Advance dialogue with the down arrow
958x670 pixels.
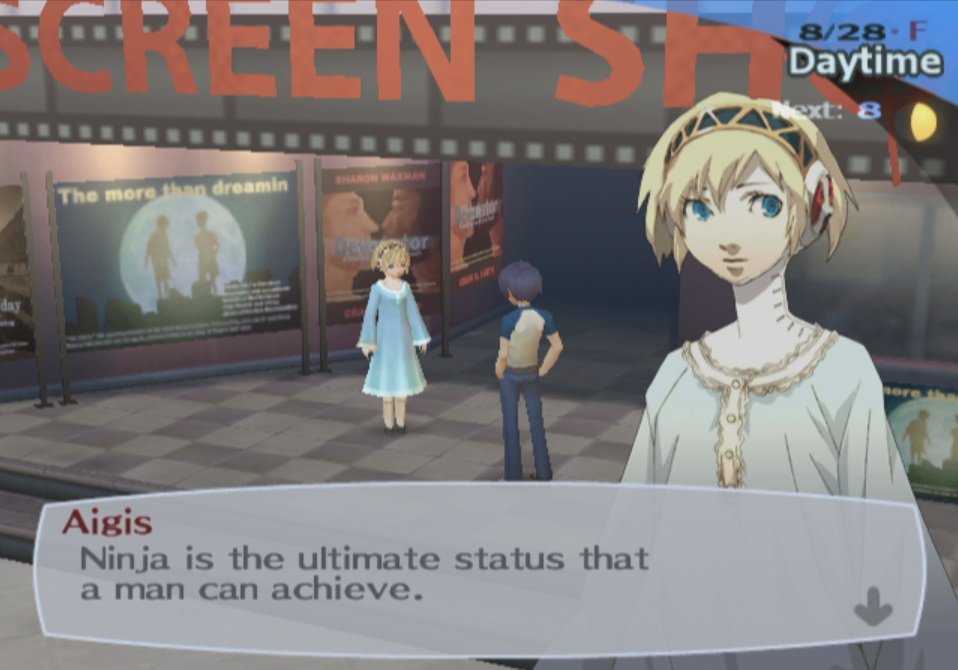pos(873,606)
